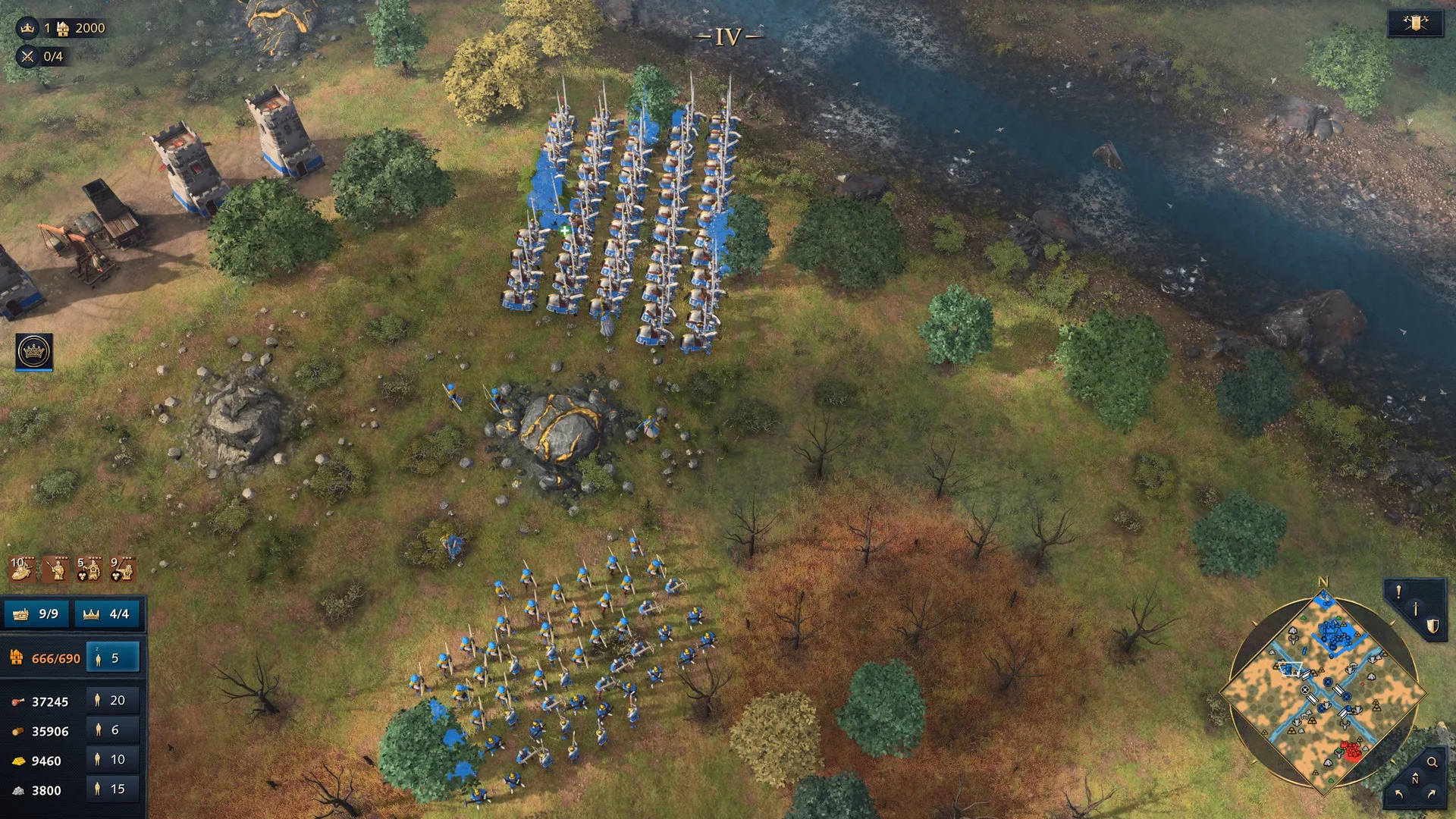Select the 10 villagers gathering gold
Image resolution: width=1456 pixels, height=819 pixels.
point(113,760)
